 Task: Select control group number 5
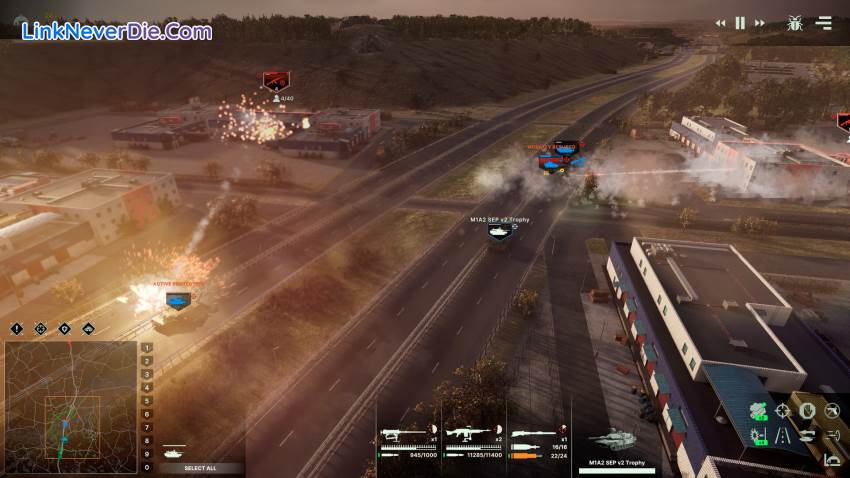click(x=147, y=401)
